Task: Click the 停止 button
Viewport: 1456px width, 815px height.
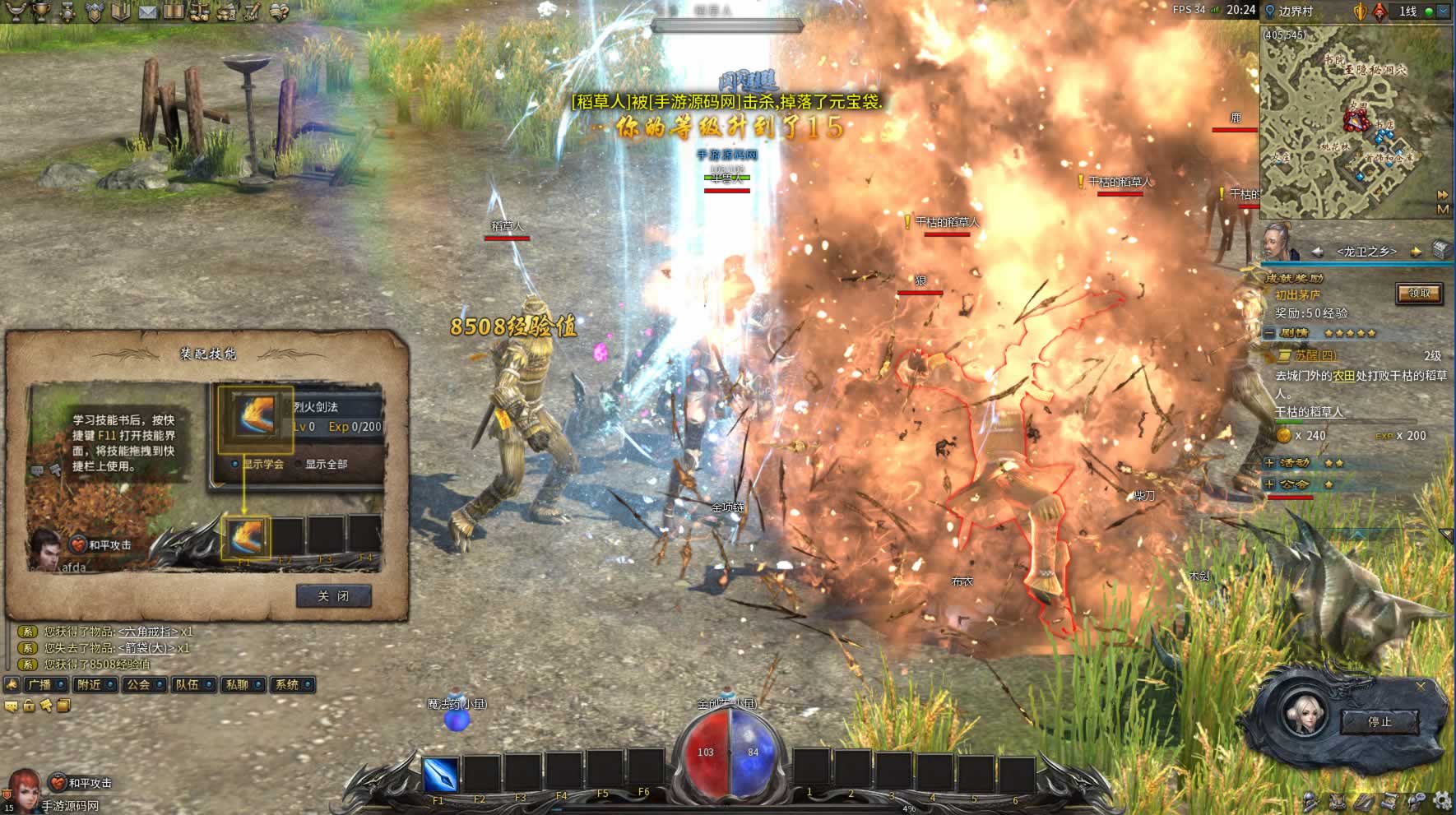Action: pyautogui.click(x=1379, y=721)
